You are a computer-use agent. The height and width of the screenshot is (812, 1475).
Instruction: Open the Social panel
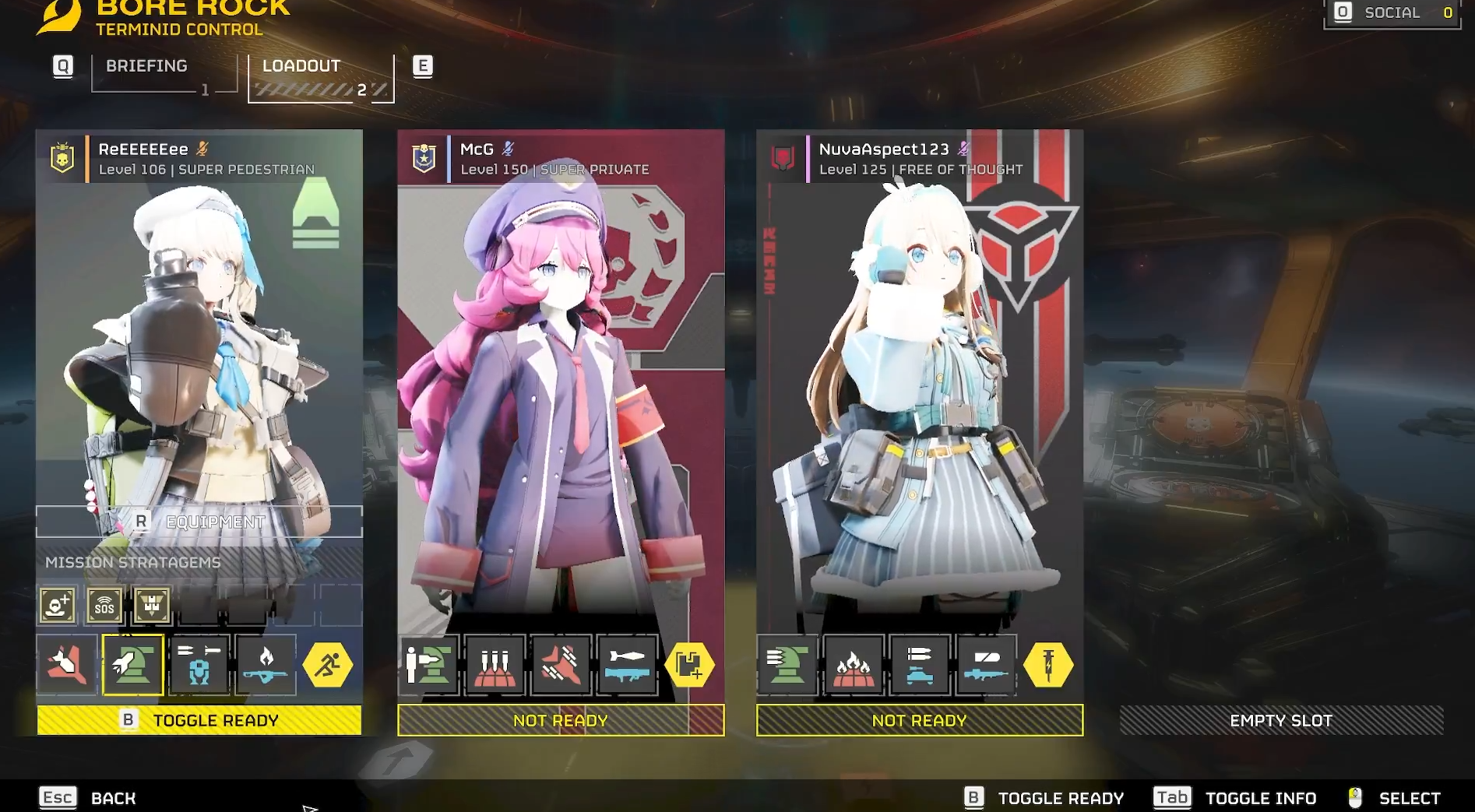point(1392,12)
